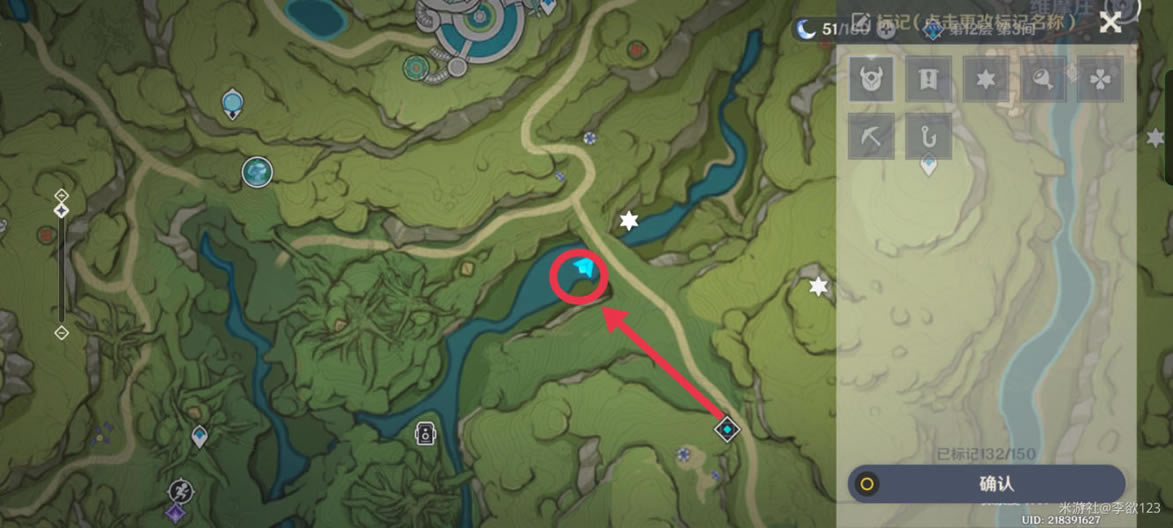
Task: Select the blue teardrop pin near the top
Action: 232,101
